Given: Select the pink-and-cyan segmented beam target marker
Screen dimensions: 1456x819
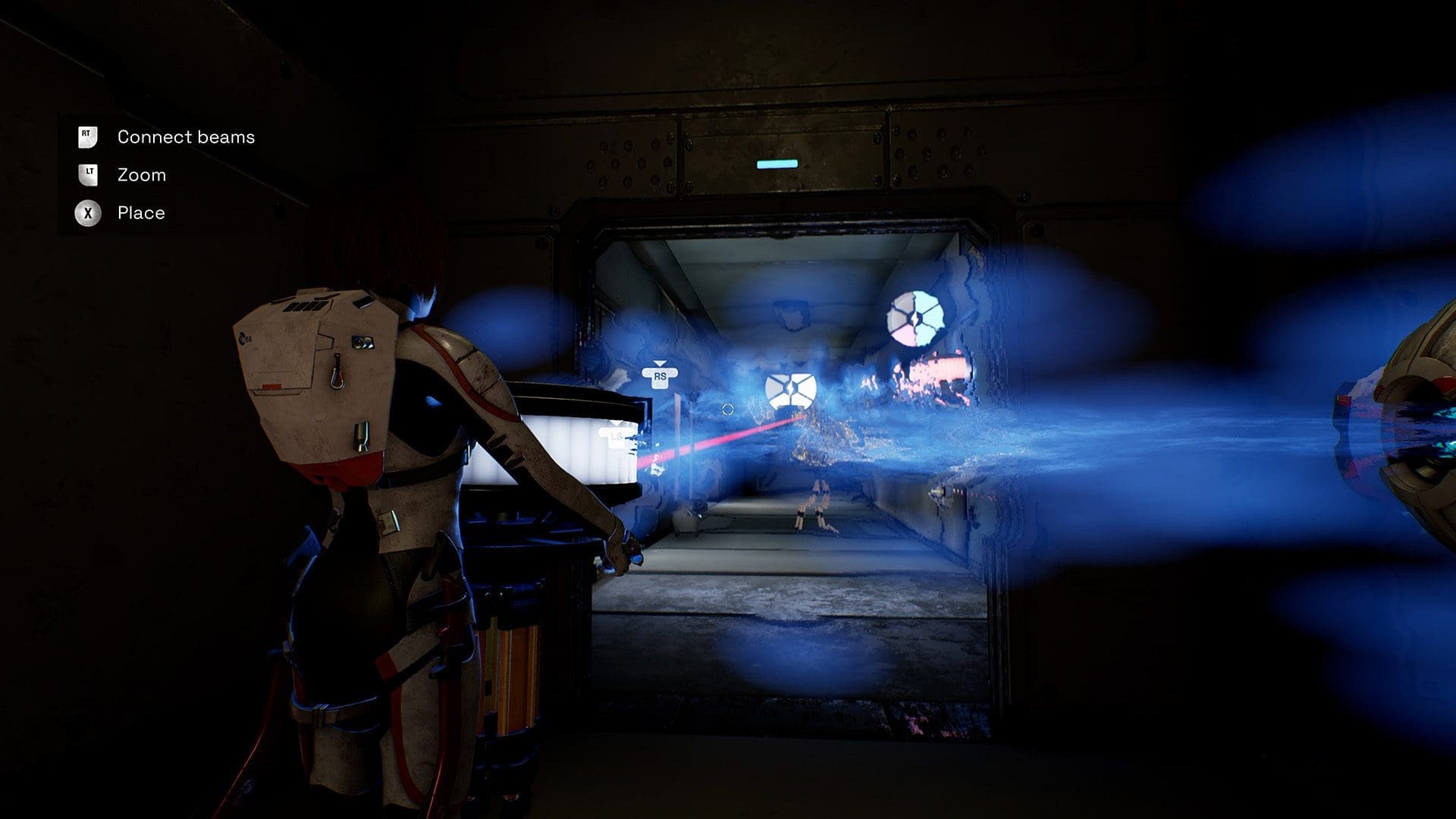Looking at the screenshot, I should tap(915, 318).
